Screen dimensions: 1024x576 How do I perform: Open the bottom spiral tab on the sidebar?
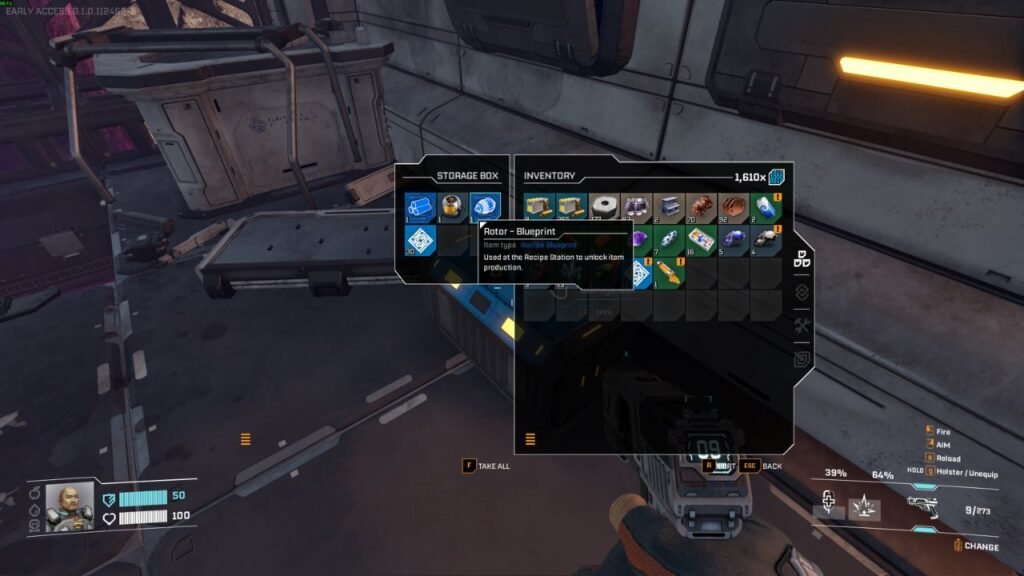801,359
